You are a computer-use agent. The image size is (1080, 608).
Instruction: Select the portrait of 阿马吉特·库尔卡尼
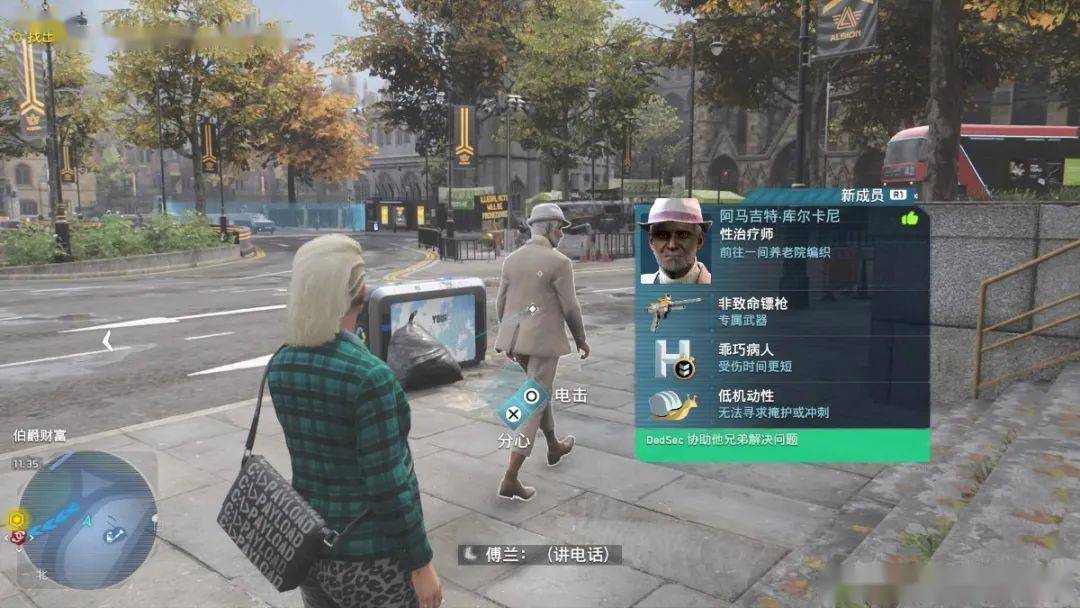(675, 241)
